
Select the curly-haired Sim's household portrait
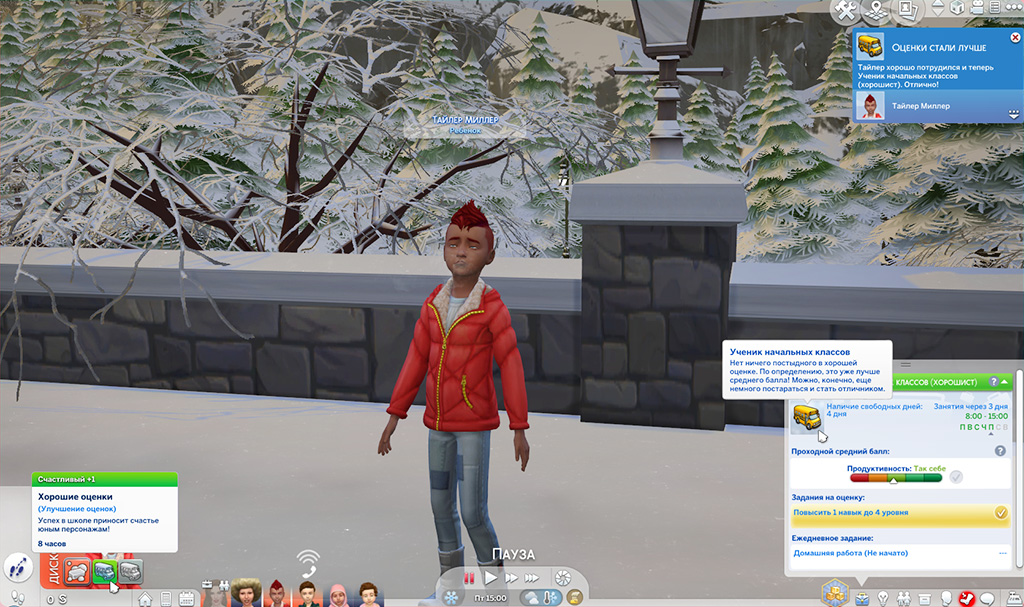click(x=245, y=594)
